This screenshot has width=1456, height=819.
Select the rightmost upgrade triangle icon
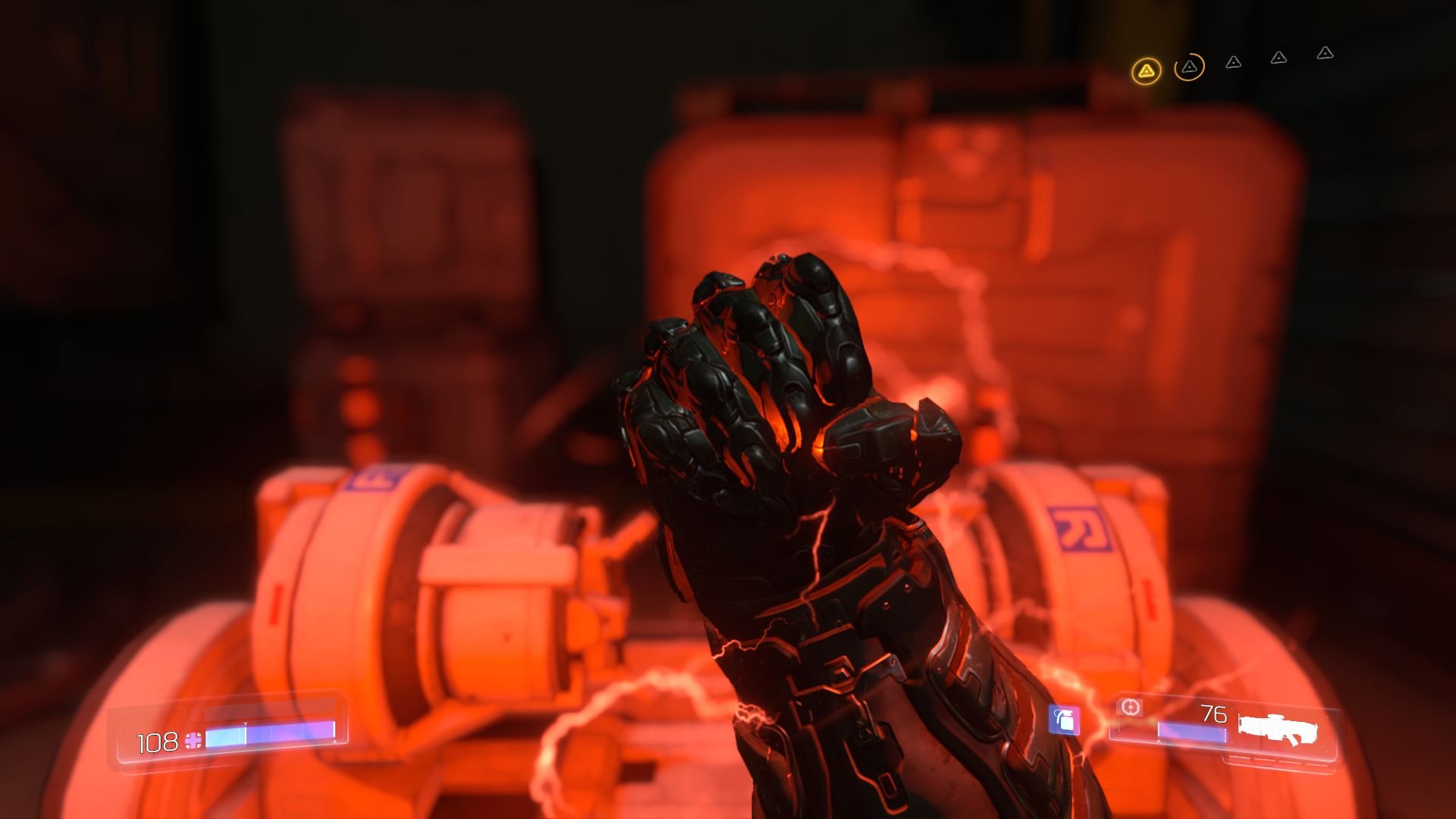[x=1326, y=55]
